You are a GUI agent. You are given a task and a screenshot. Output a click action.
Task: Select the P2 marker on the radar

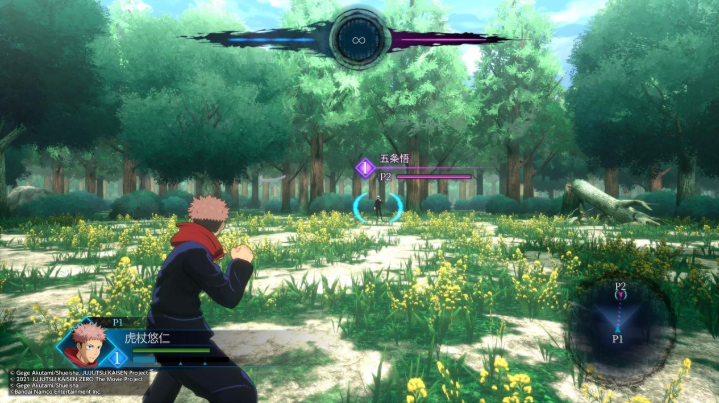point(620,288)
